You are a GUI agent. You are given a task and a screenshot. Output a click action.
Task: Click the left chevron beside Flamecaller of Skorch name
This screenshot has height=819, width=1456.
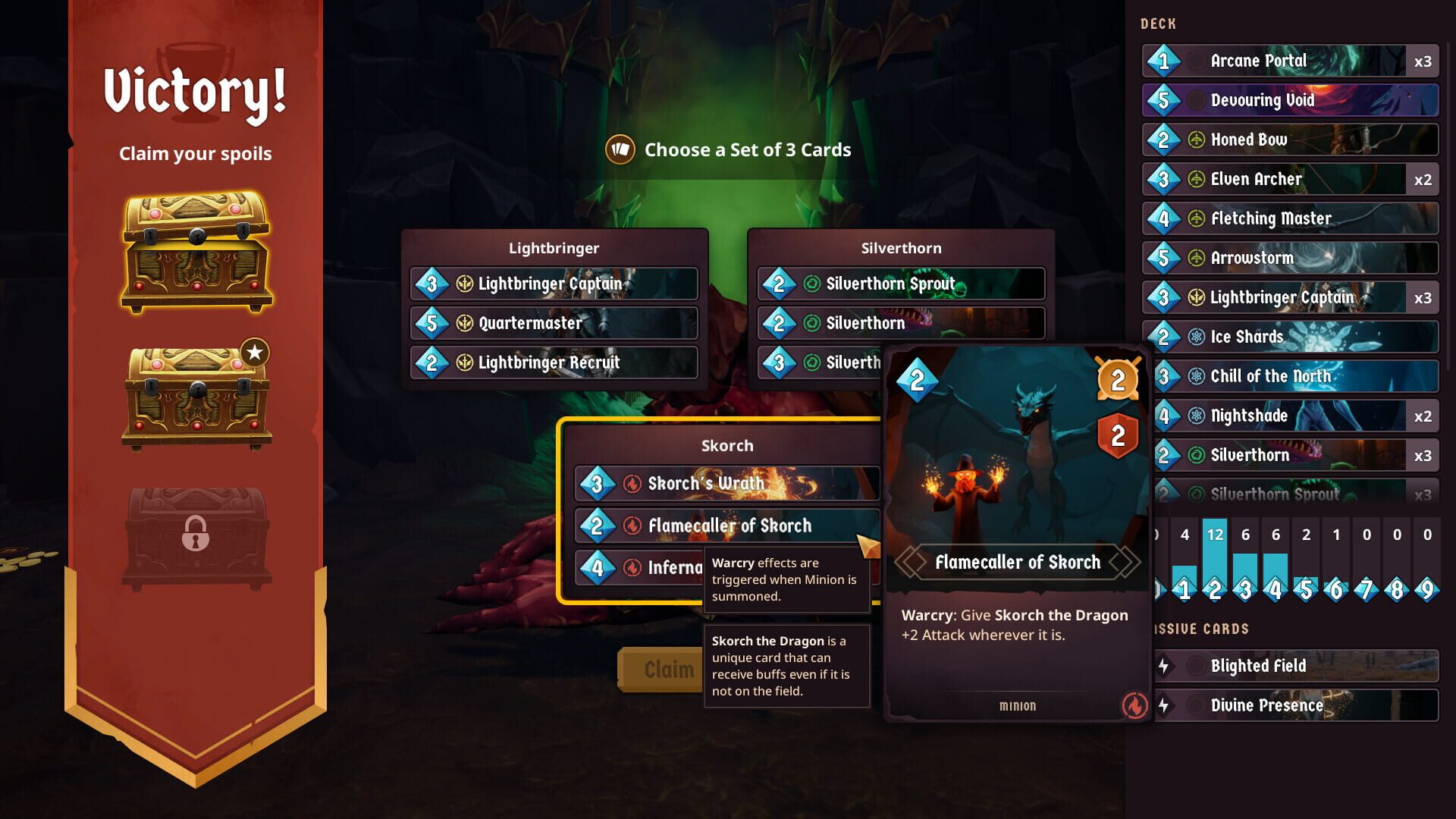coord(909,562)
